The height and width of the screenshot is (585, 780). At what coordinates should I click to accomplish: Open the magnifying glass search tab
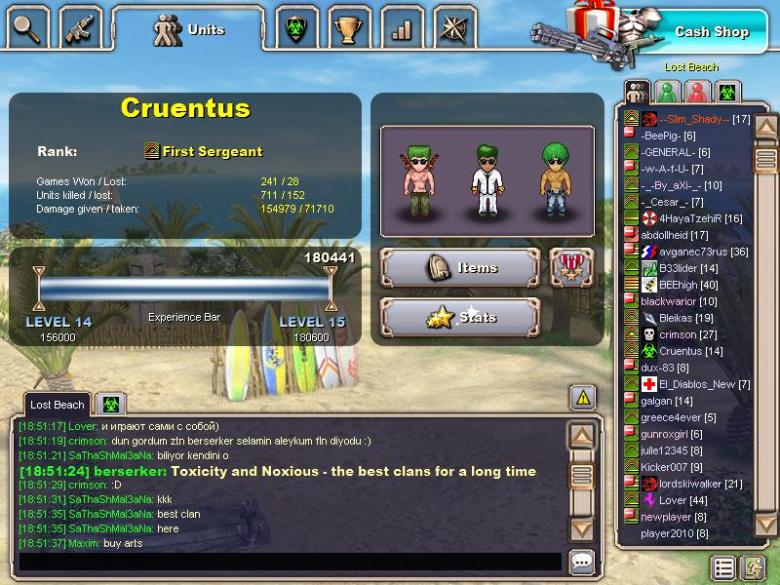coord(29,27)
